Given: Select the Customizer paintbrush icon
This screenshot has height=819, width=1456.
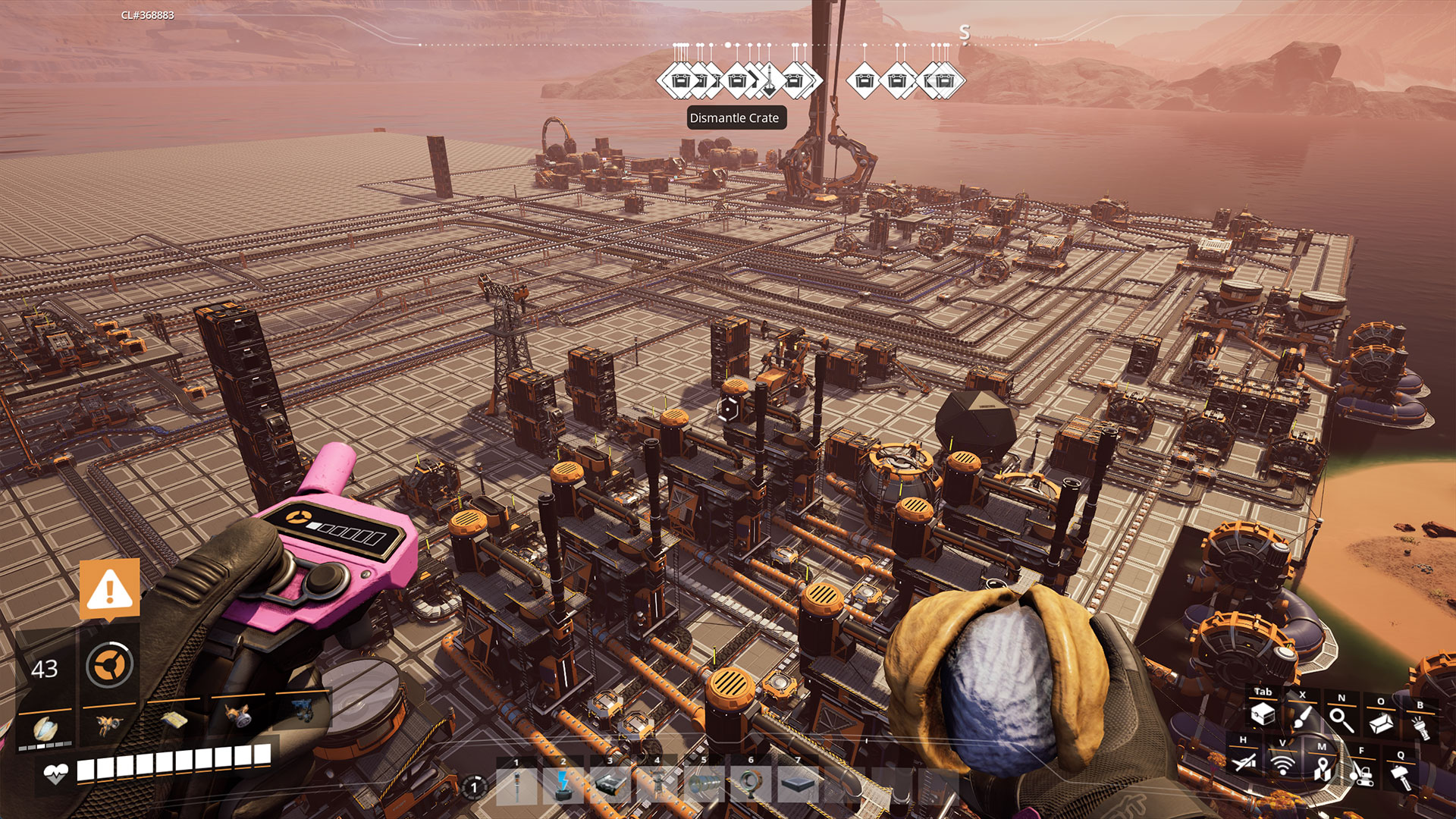Looking at the screenshot, I should [x=1302, y=717].
